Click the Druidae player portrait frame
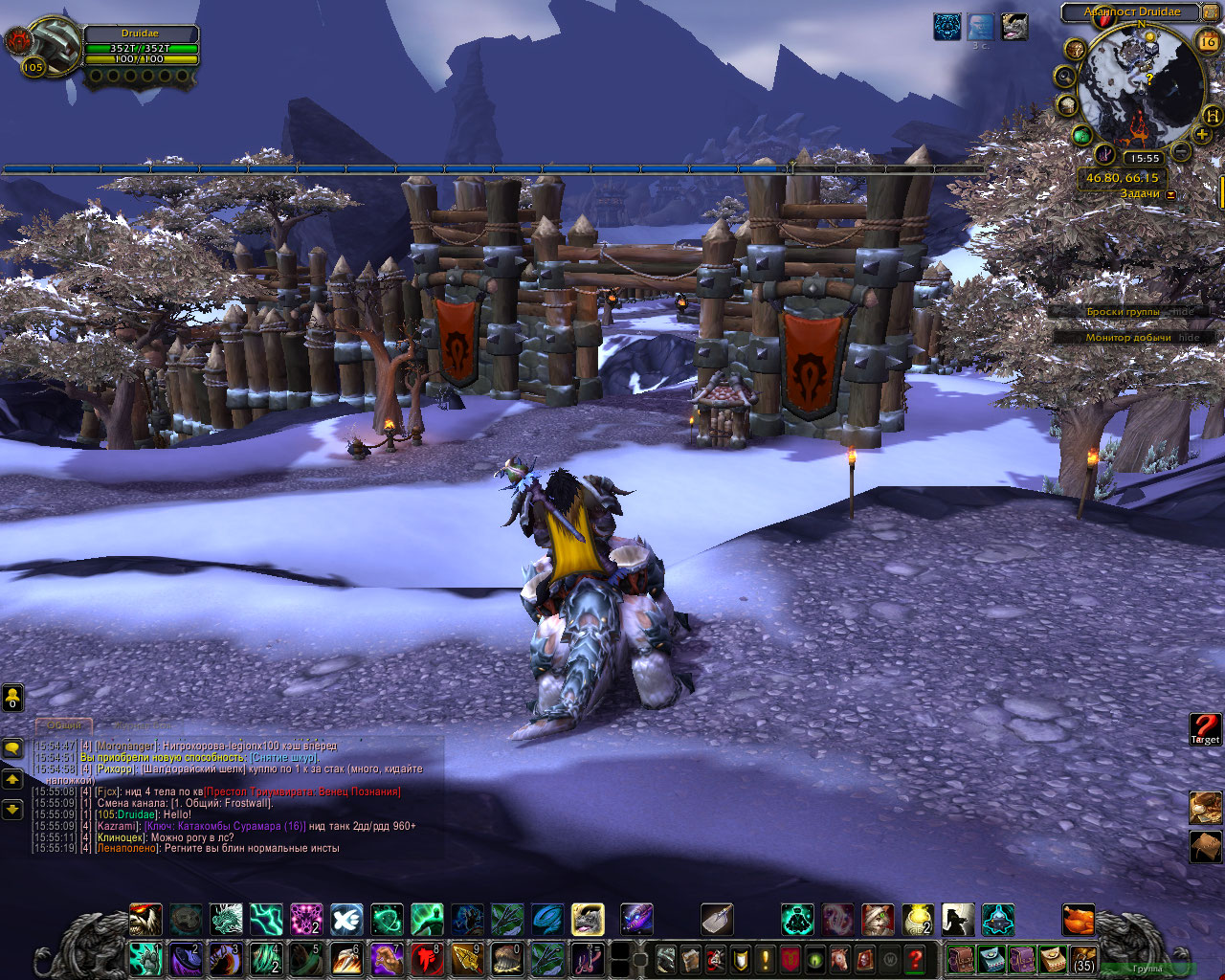The width and height of the screenshot is (1225, 980). (x=43, y=47)
